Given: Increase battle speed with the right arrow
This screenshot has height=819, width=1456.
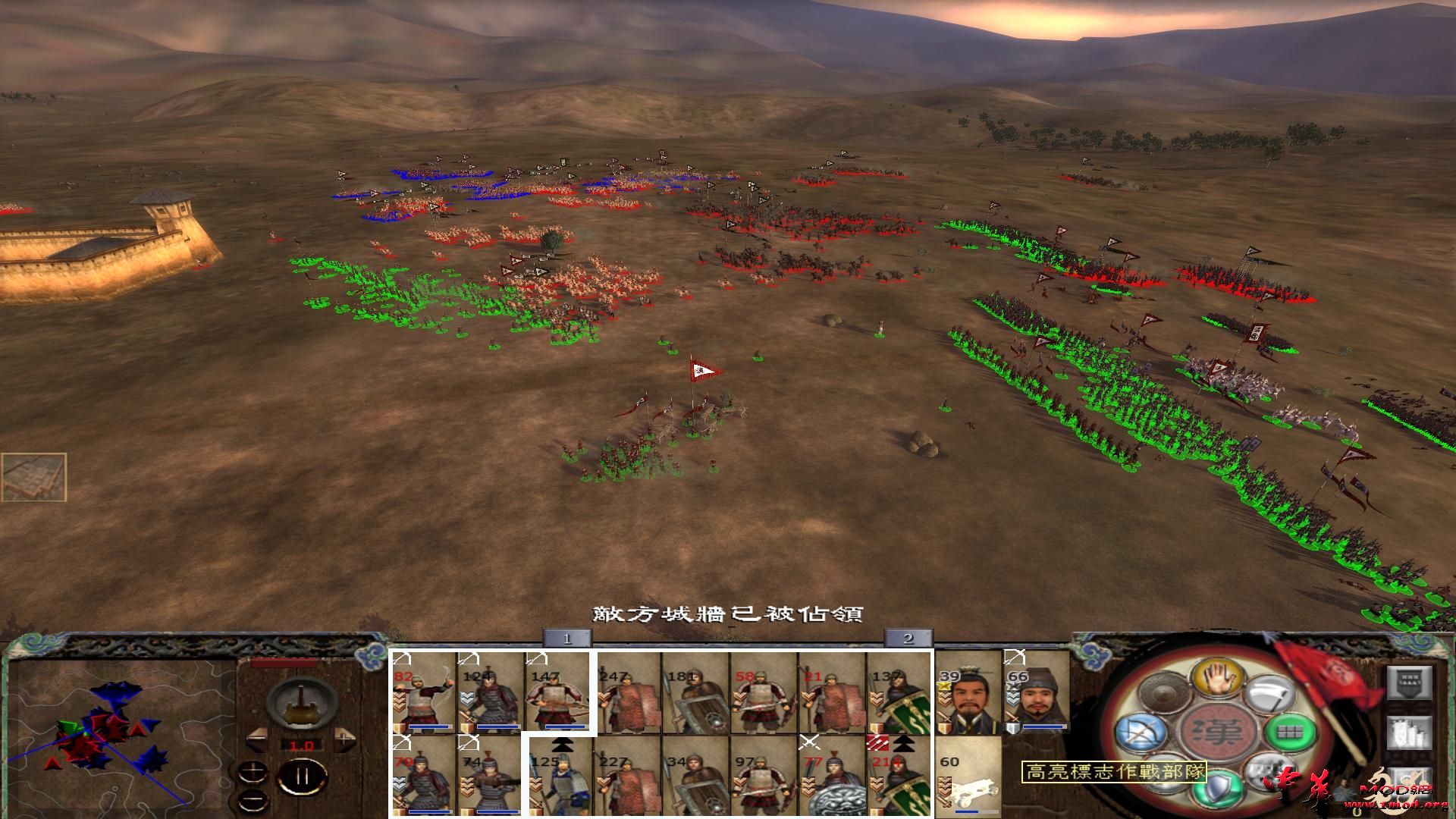Looking at the screenshot, I should tap(344, 739).
